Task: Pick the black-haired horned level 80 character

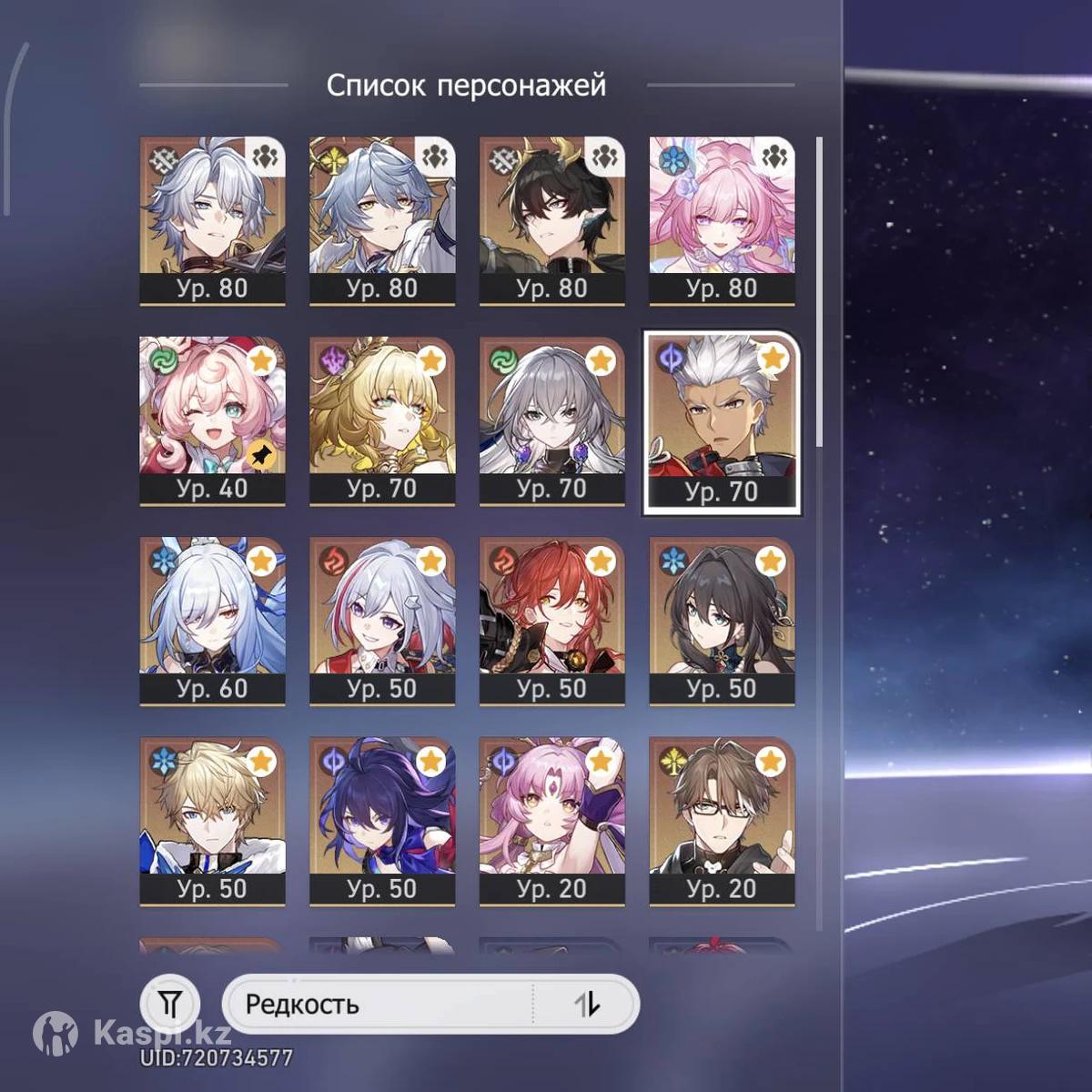Action: [x=551, y=220]
